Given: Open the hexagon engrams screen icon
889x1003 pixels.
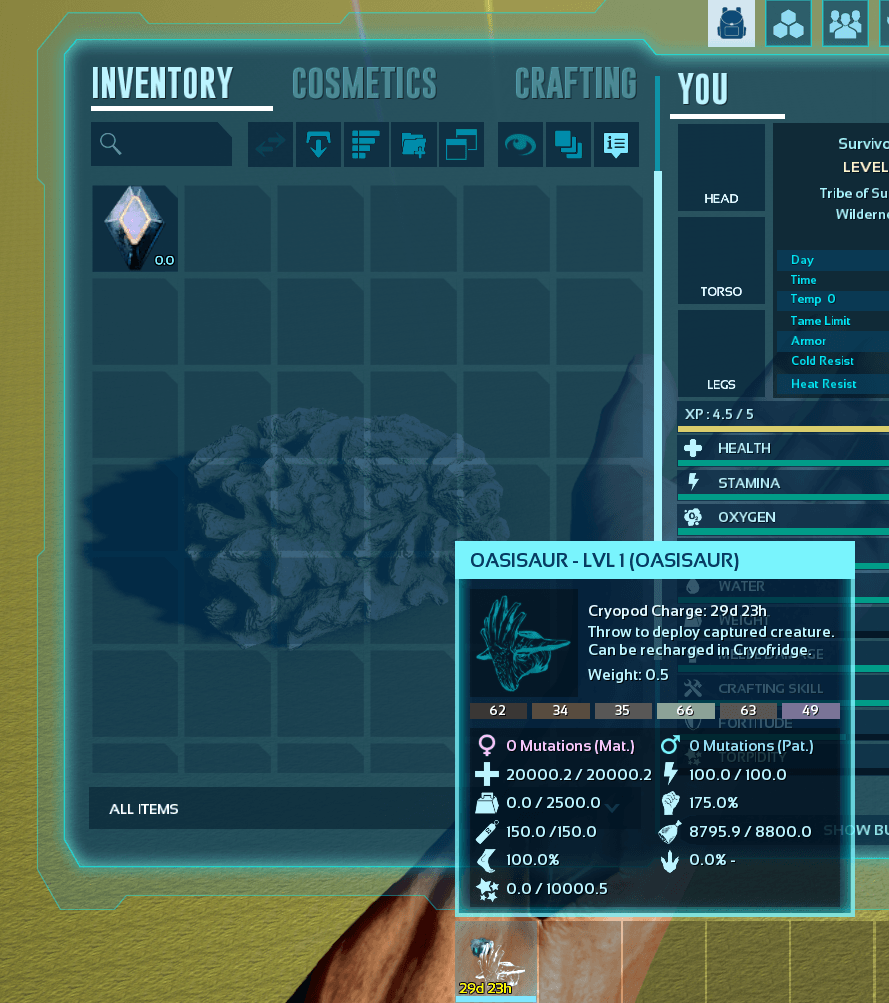Looking at the screenshot, I should point(789,23).
